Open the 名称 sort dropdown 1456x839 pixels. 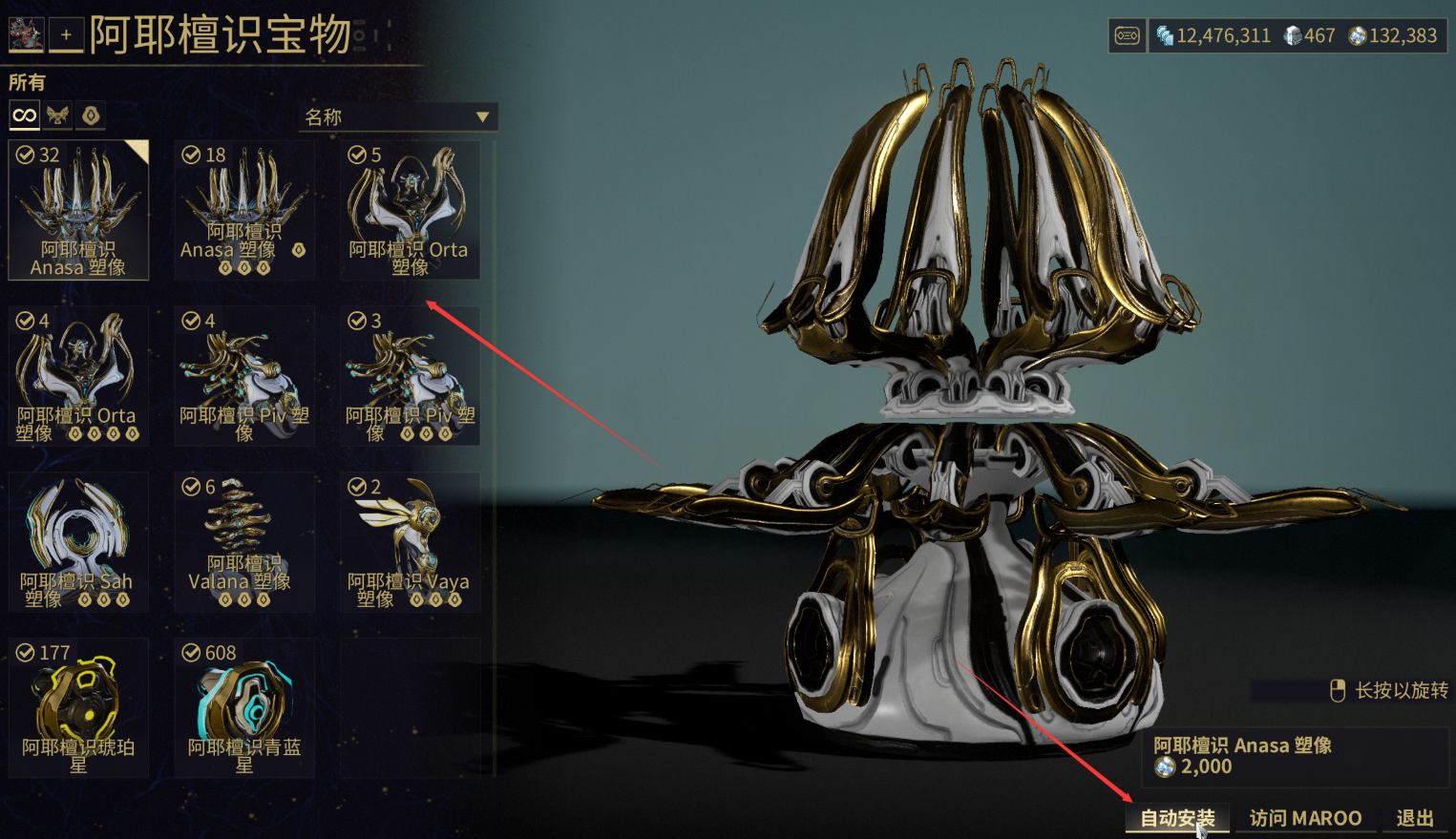click(x=397, y=117)
